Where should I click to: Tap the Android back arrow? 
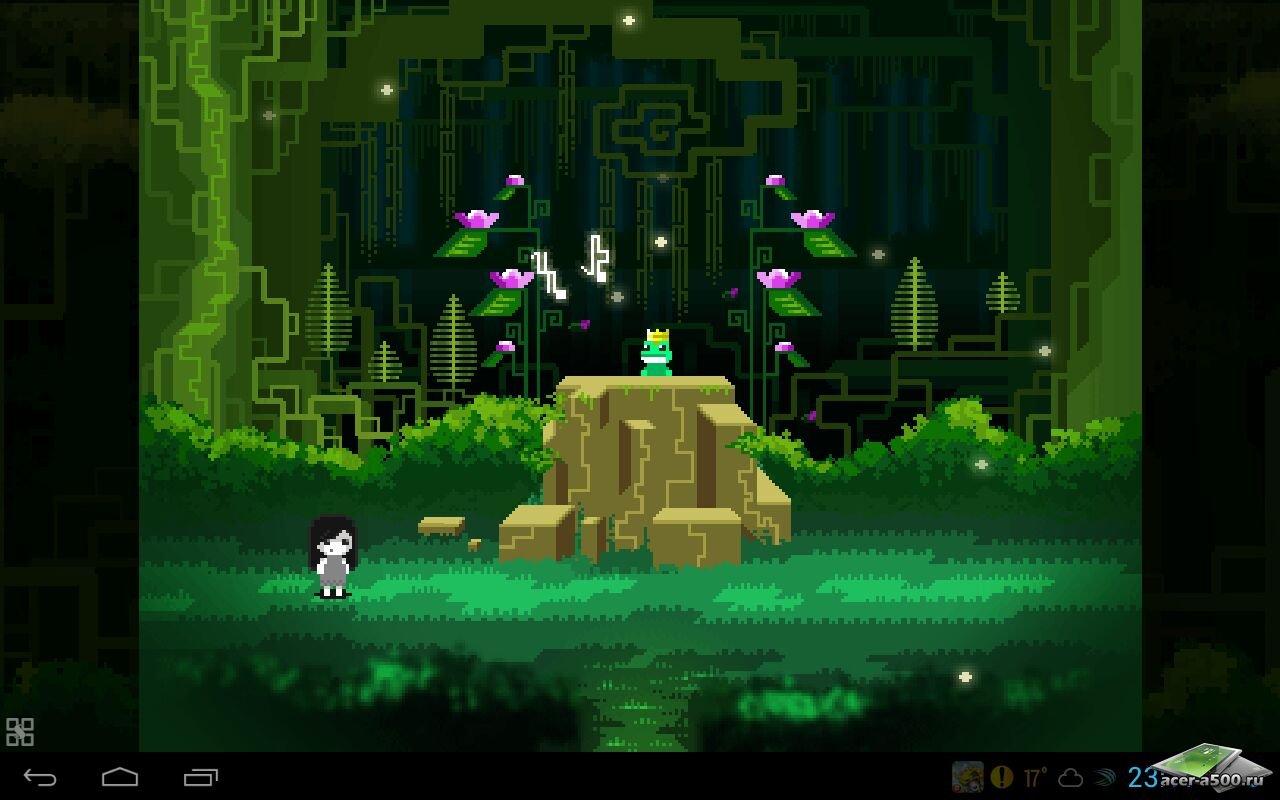click(40, 777)
